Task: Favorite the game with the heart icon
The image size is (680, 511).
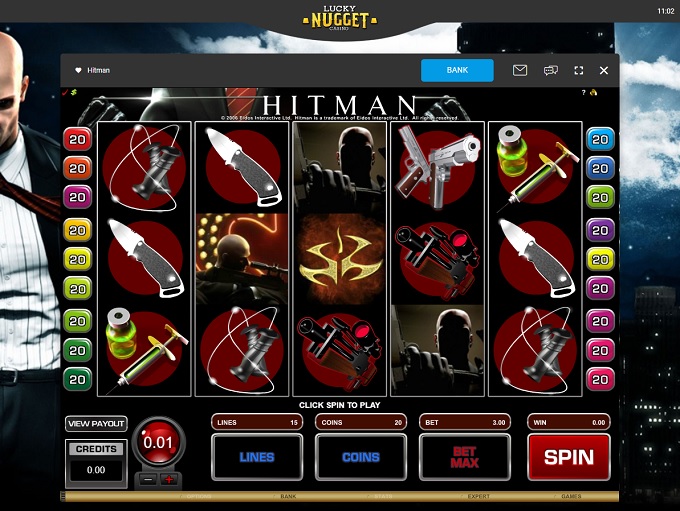Action: 78,70
